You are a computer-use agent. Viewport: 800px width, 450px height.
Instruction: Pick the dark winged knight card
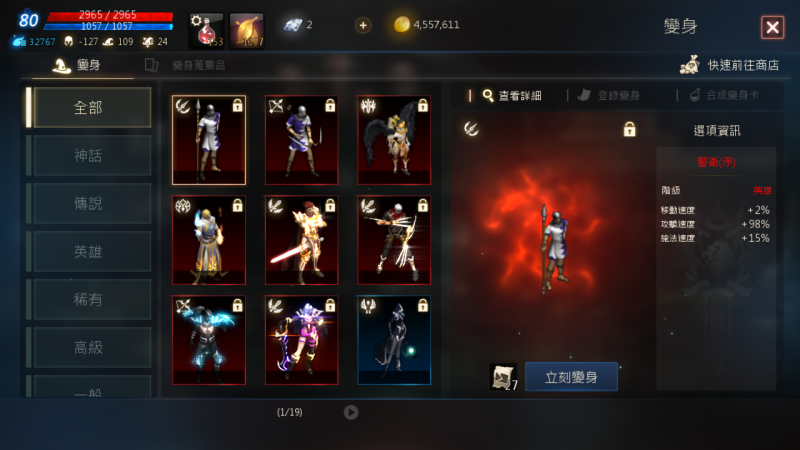394,140
